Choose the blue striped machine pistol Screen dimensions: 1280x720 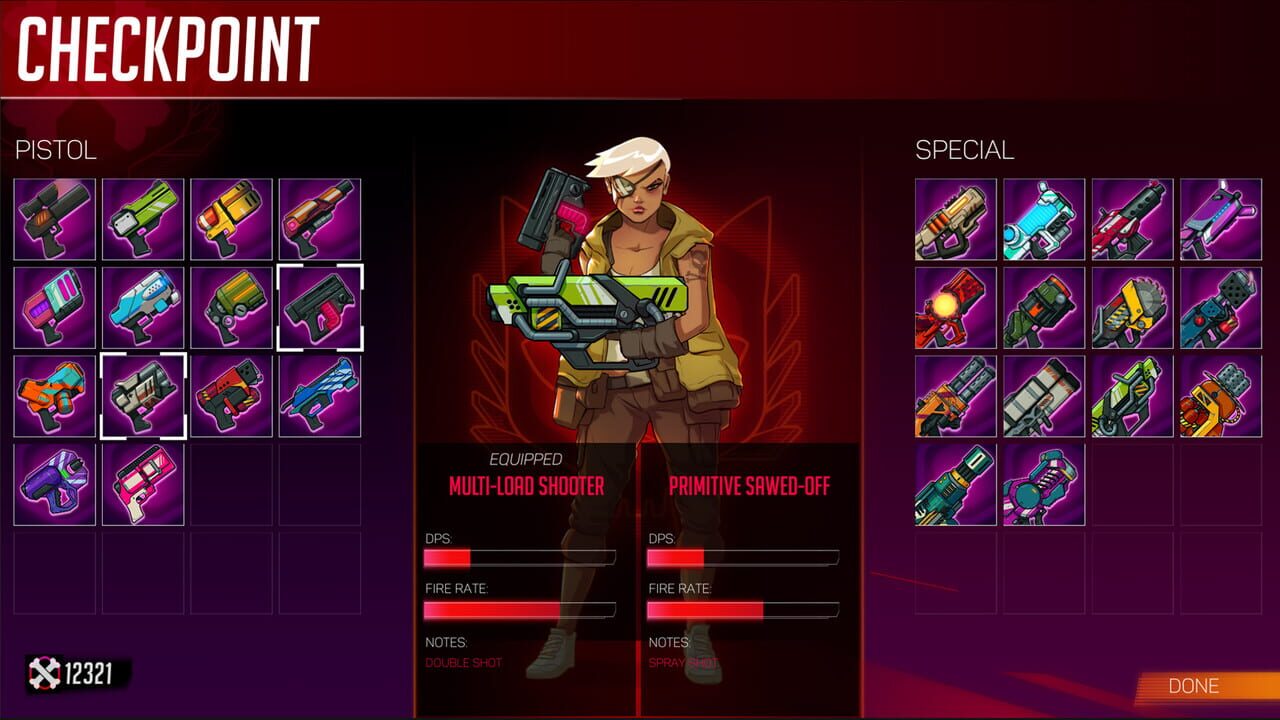coord(319,396)
